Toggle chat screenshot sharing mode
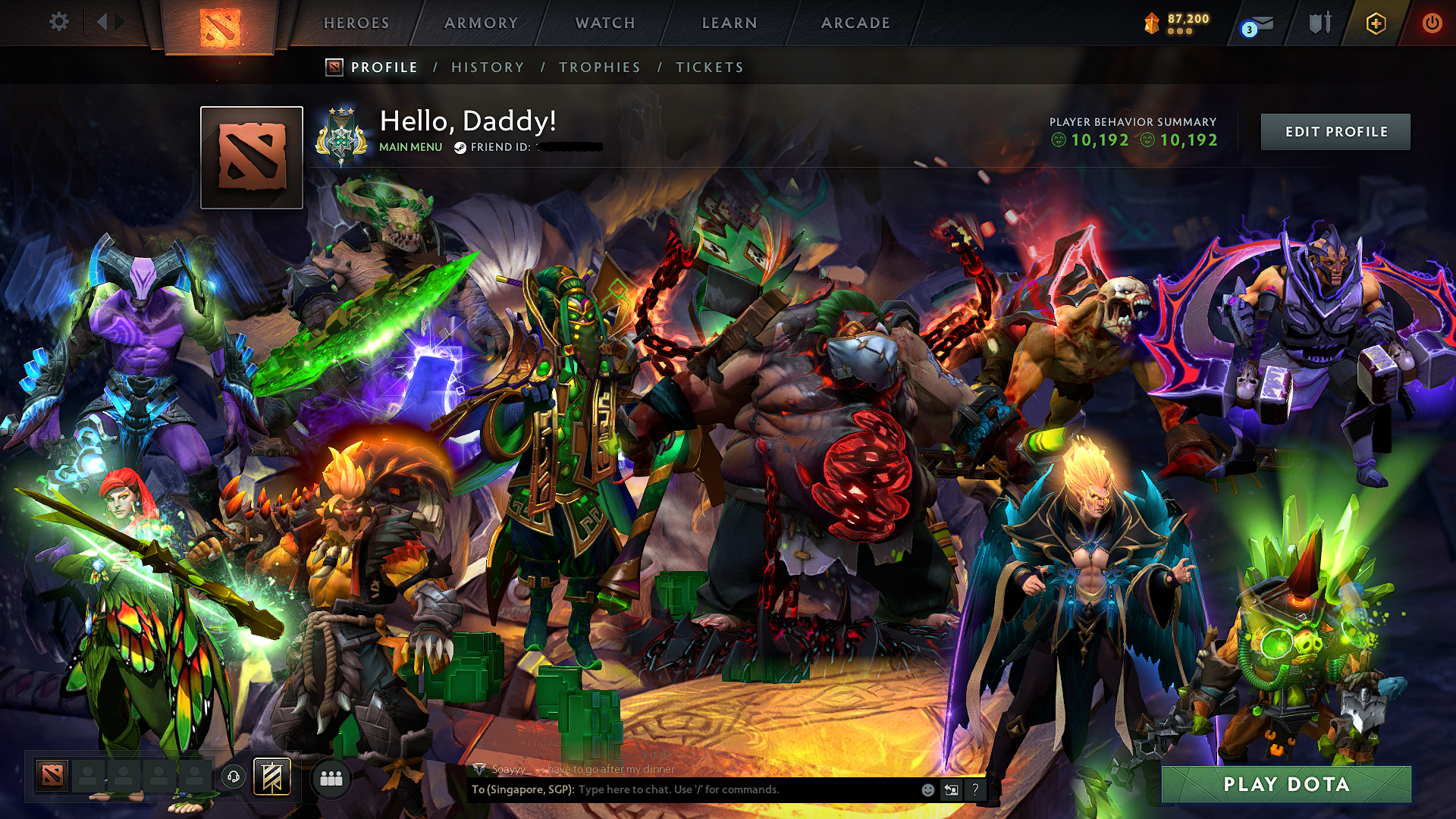Screen dimensions: 1456x819 point(952,789)
